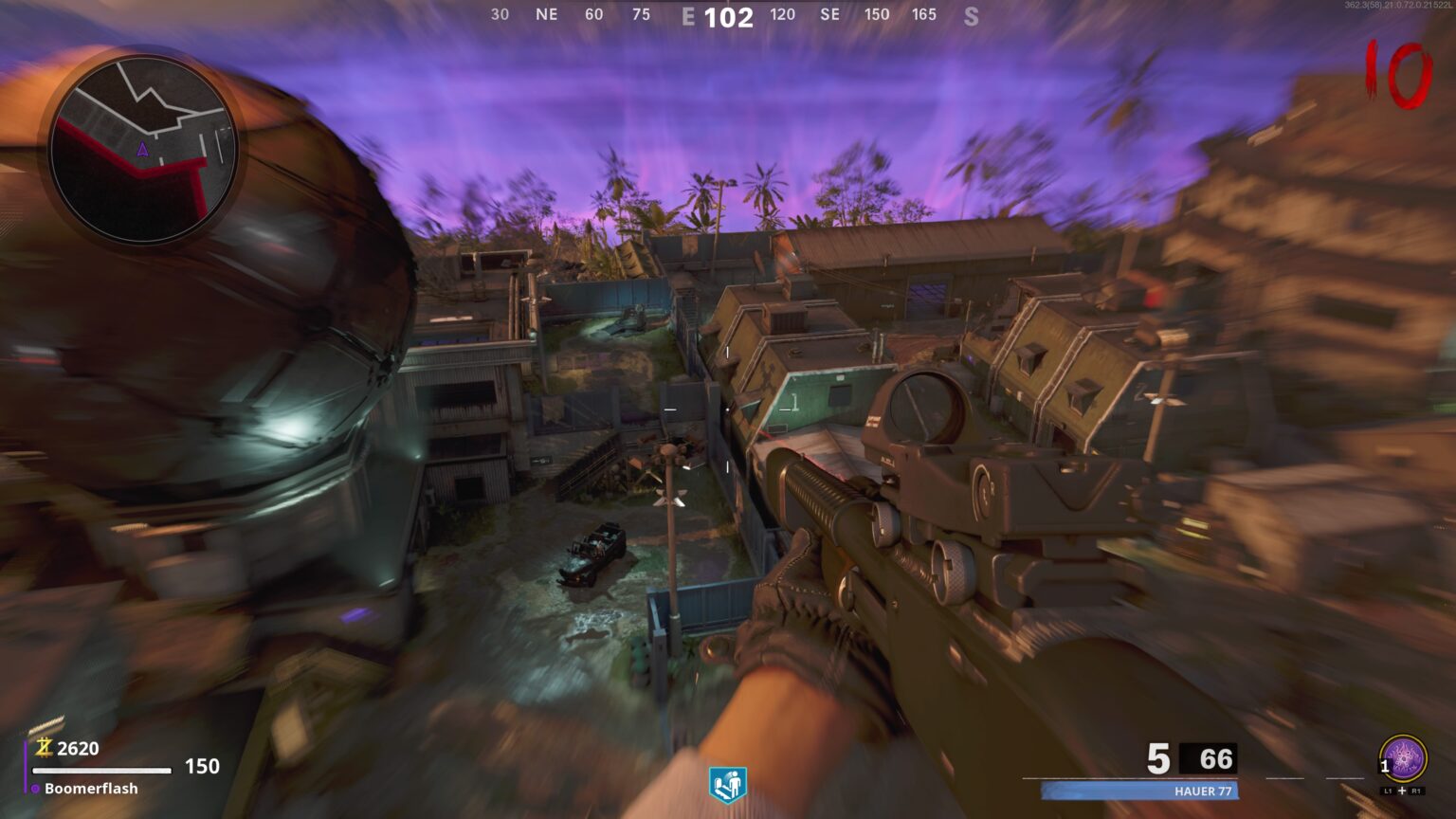
Task: Select the SE label on the compass
Action: pyautogui.click(x=830, y=14)
